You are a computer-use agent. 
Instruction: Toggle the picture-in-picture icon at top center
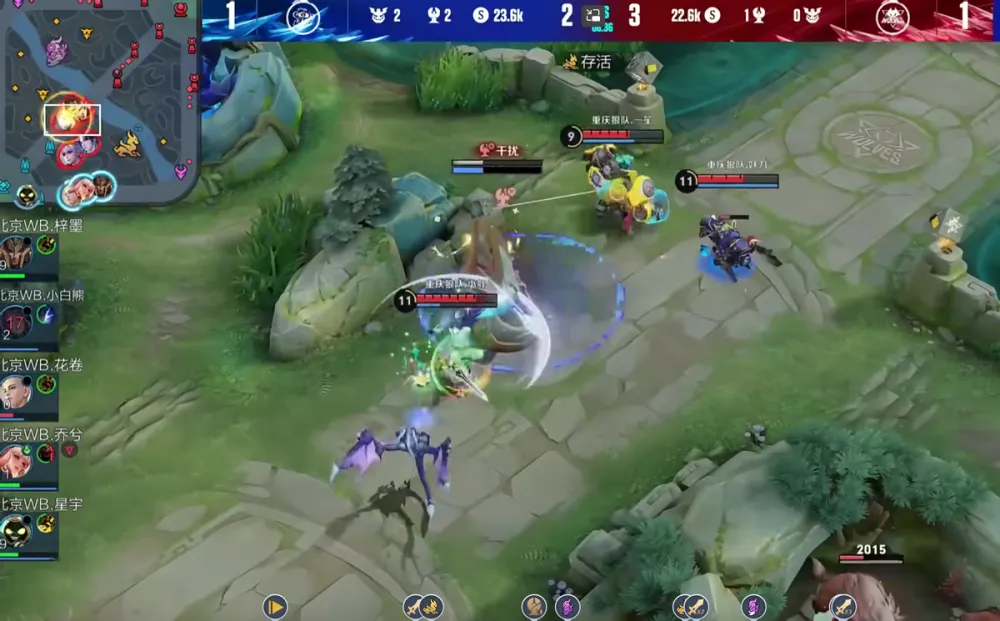click(x=593, y=15)
